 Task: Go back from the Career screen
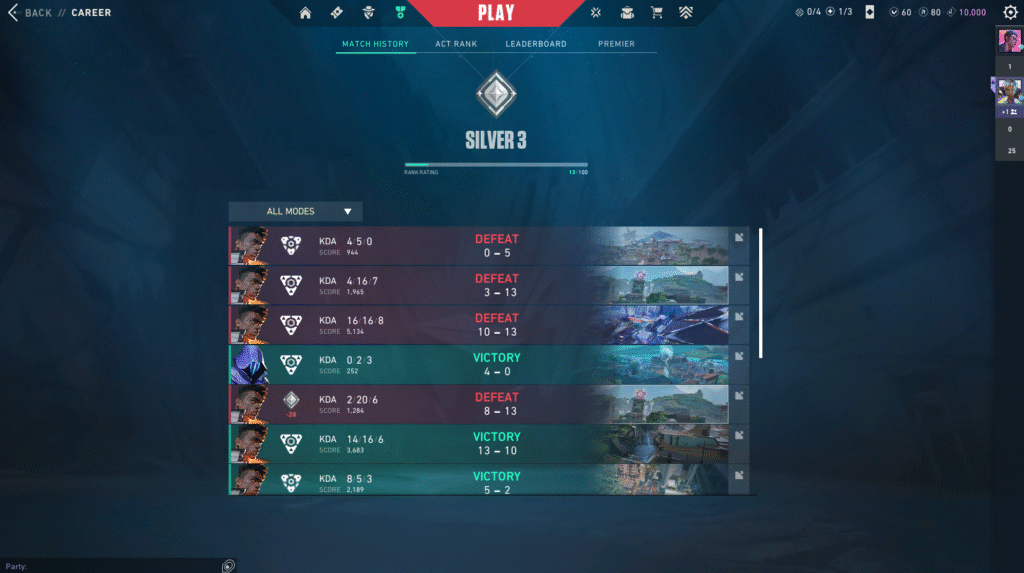pyautogui.click(x=30, y=13)
